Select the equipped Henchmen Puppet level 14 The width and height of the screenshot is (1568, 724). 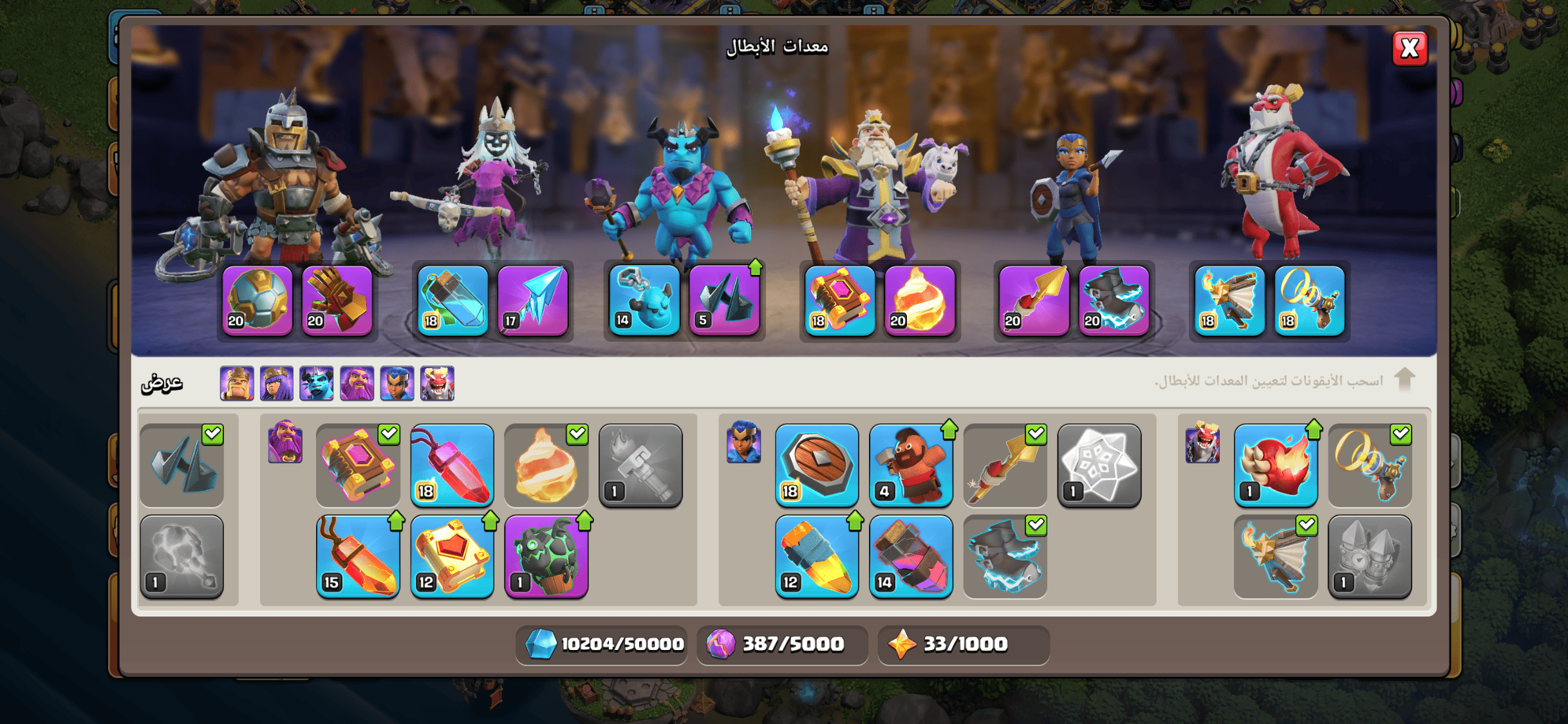click(x=644, y=301)
